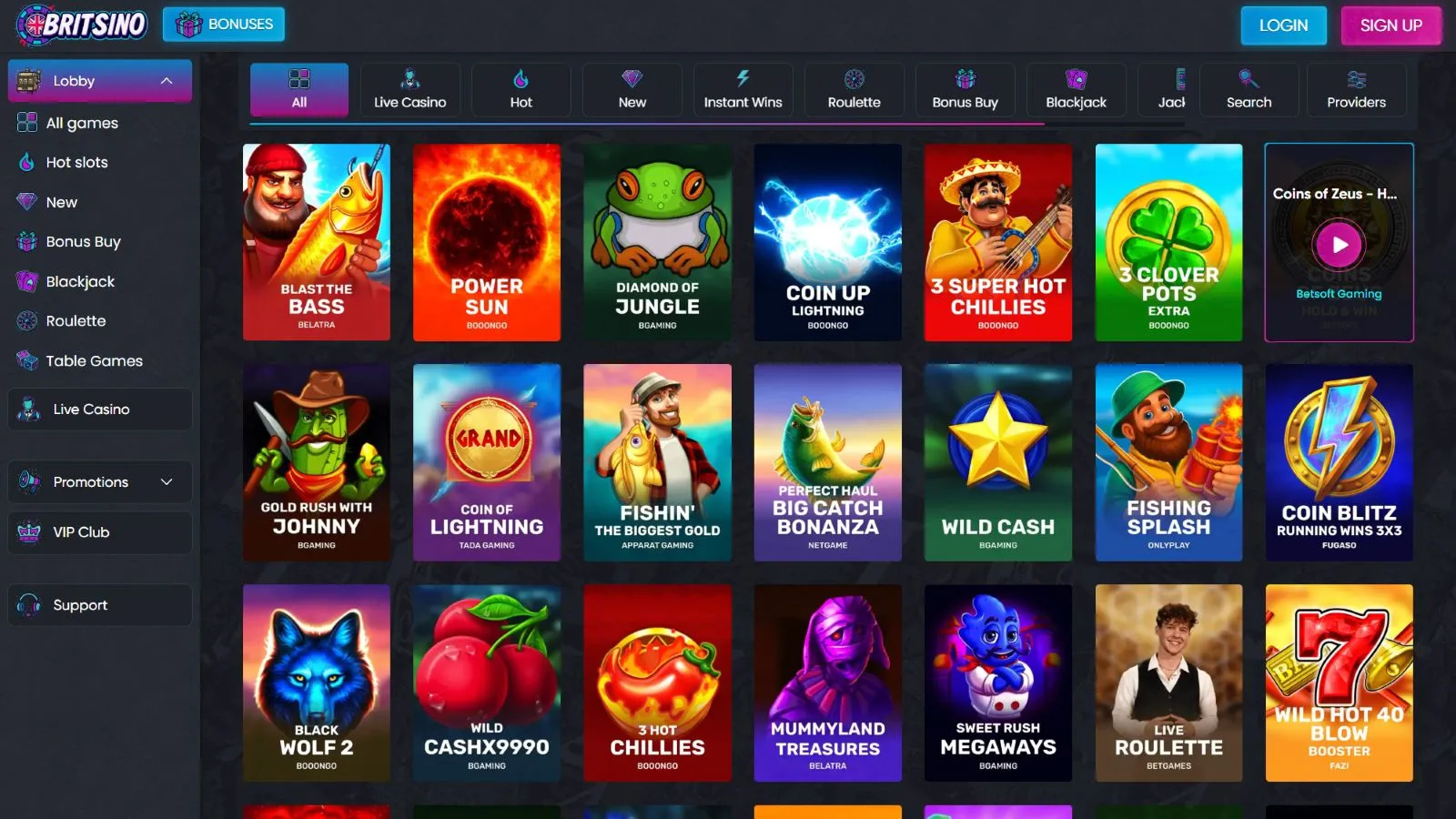Click the Sign Up button
Viewport: 1456px width, 819px height.
click(1390, 25)
